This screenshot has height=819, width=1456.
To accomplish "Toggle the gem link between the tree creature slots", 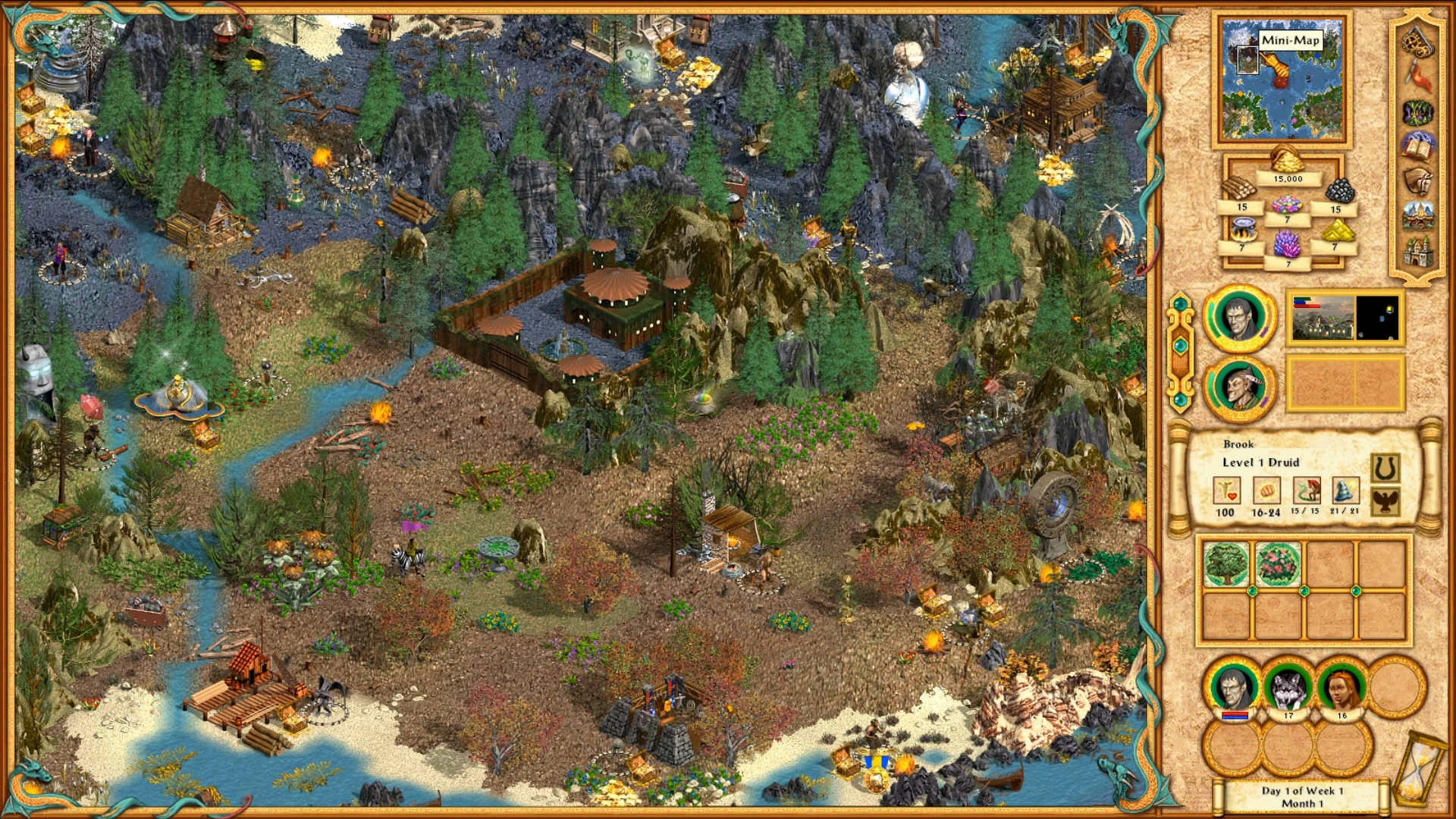I will (1252, 591).
